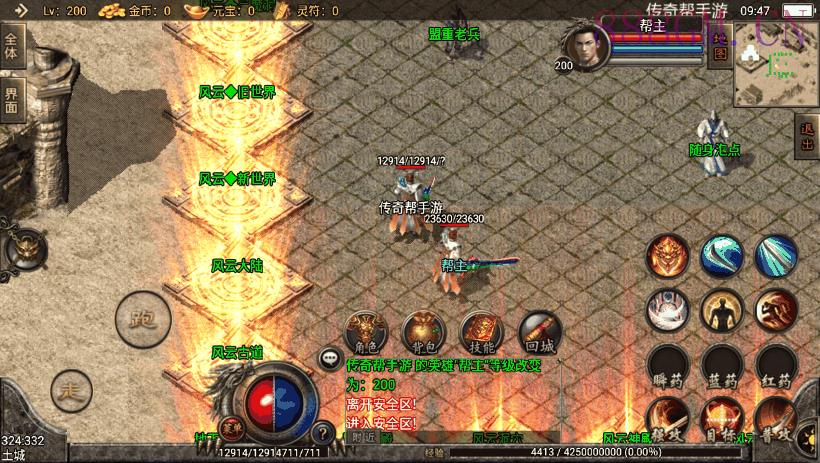Viewport: 820px width, 463px height.
Task: Activate the flaming lion head skill
Action: tap(667, 255)
